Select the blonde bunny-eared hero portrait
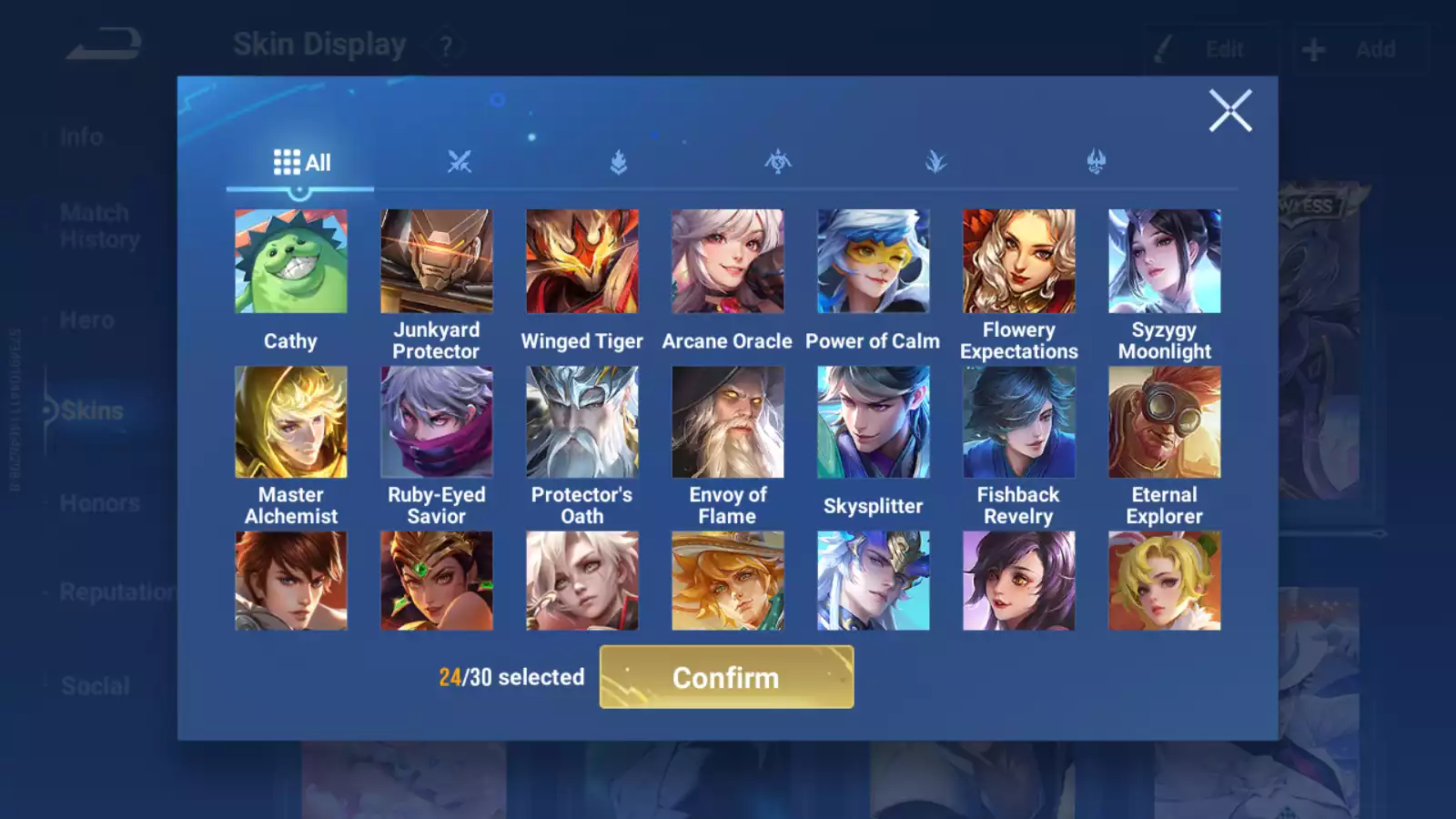This screenshot has height=819, width=1456. [x=1165, y=581]
